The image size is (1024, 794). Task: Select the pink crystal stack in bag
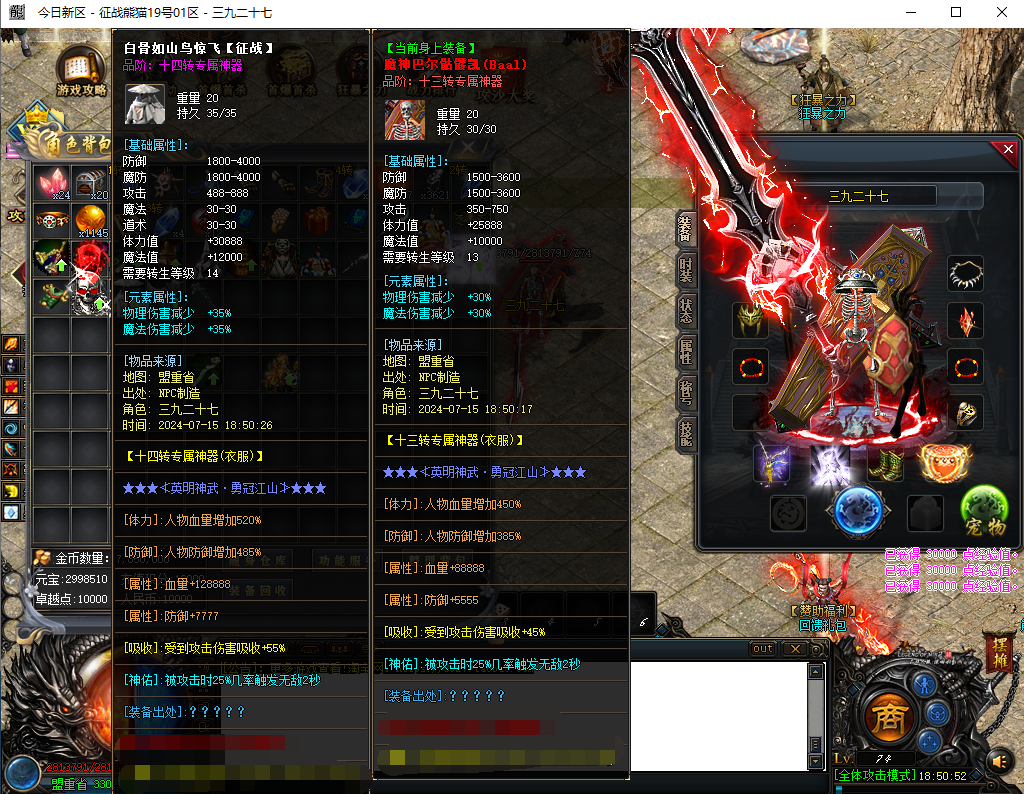[52, 183]
